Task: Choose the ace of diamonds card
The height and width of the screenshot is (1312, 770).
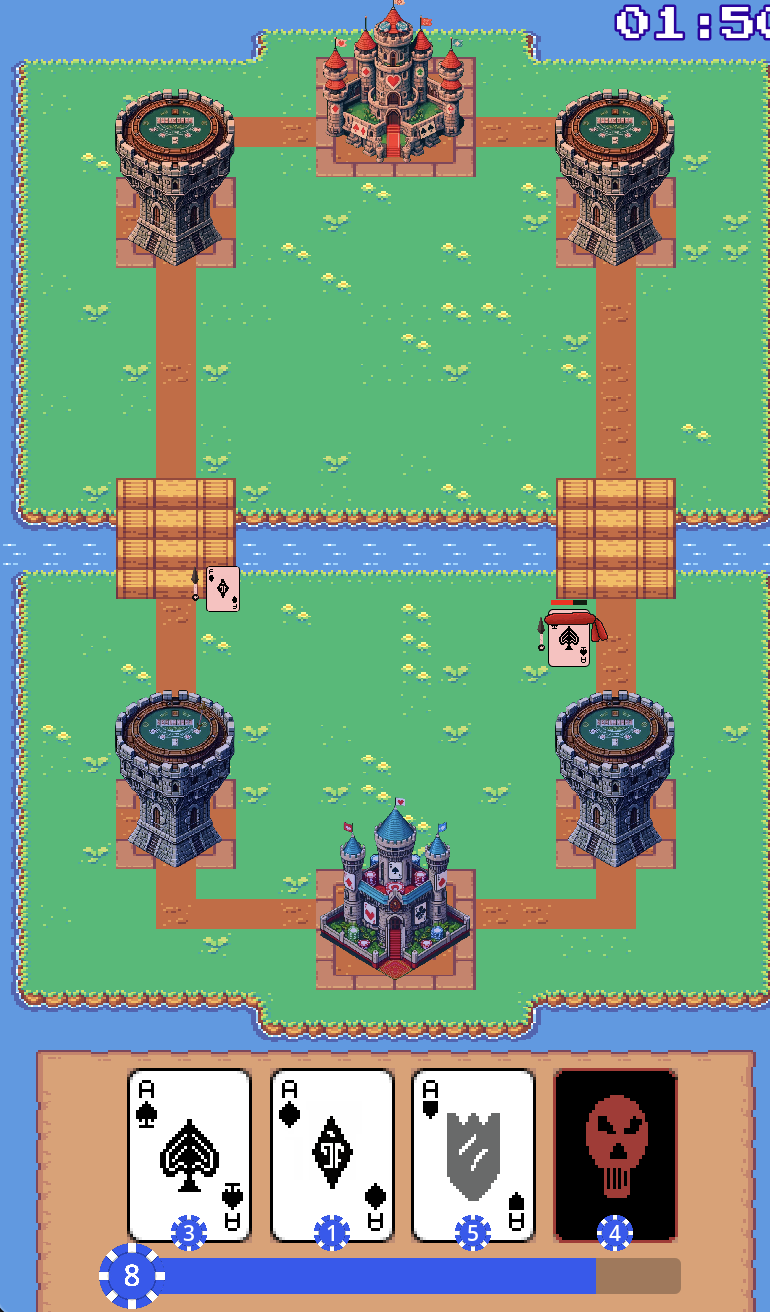Action: (x=332, y=1153)
